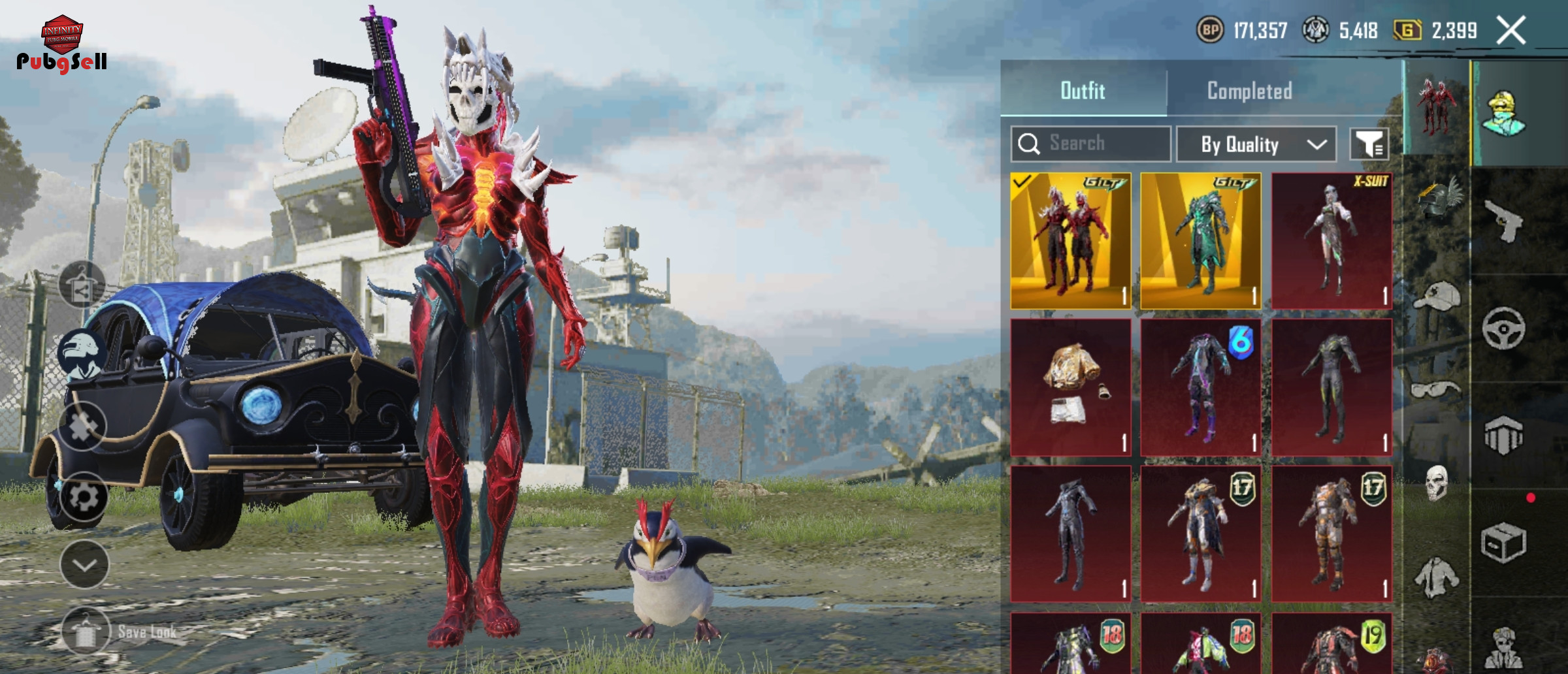Open the By Quality sort dropdown
1568x674 pixels.
pyautogui.click(x=1256, y=144)
